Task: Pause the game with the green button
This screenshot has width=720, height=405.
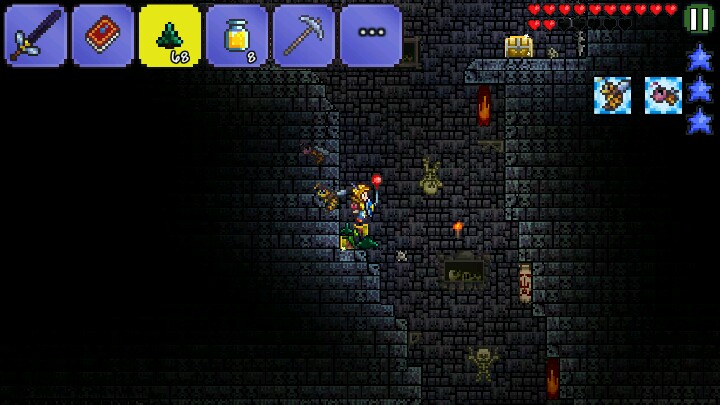Action: [699, 17]
